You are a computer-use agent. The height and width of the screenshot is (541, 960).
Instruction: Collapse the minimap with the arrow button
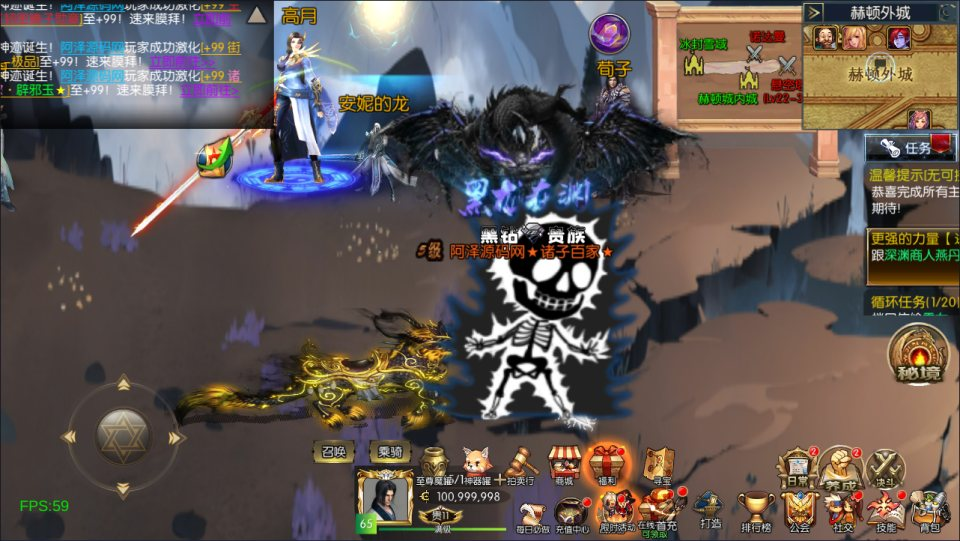[815, 13]
